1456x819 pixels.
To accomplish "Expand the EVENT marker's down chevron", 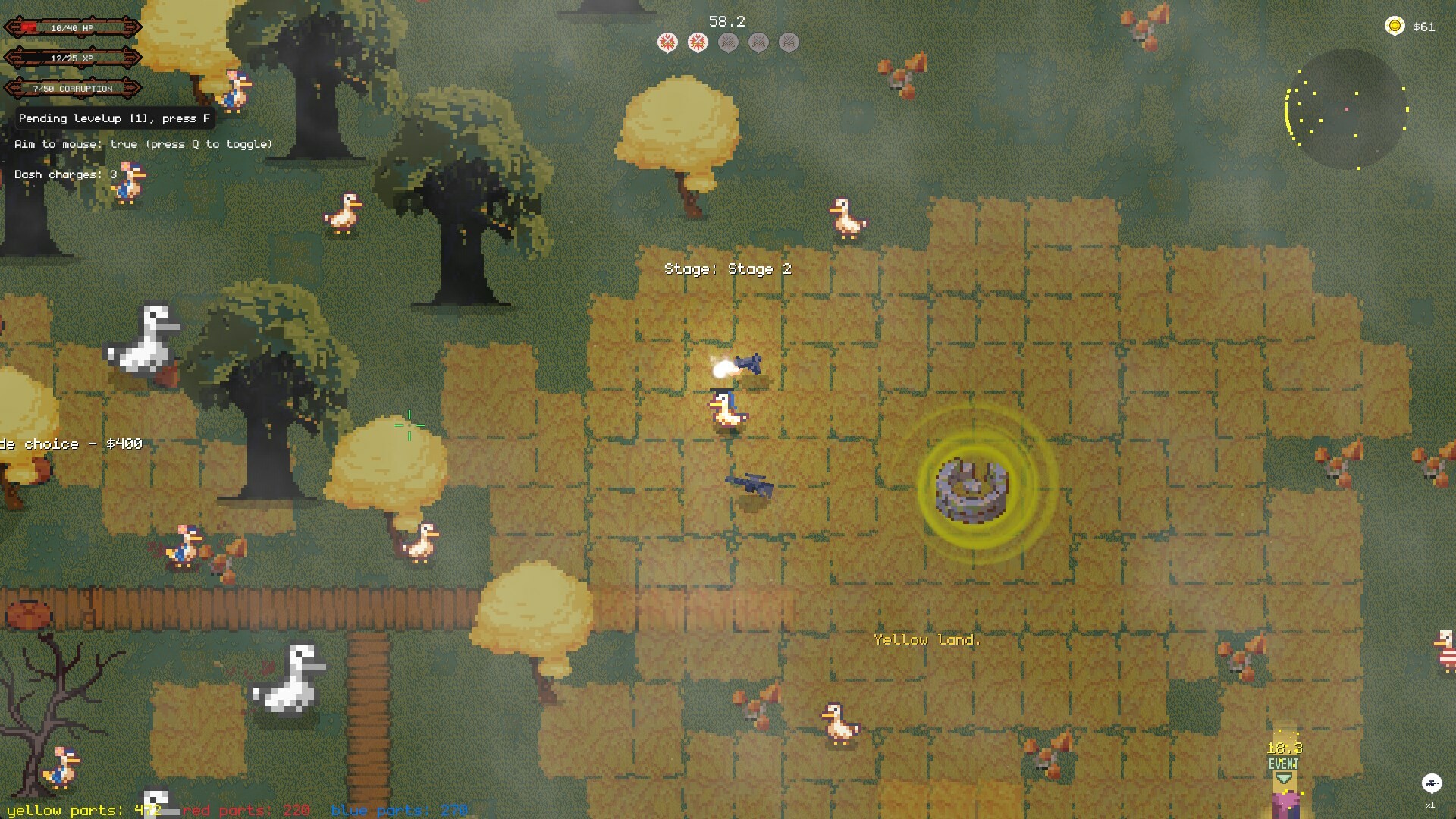I will click(1284, 779).
